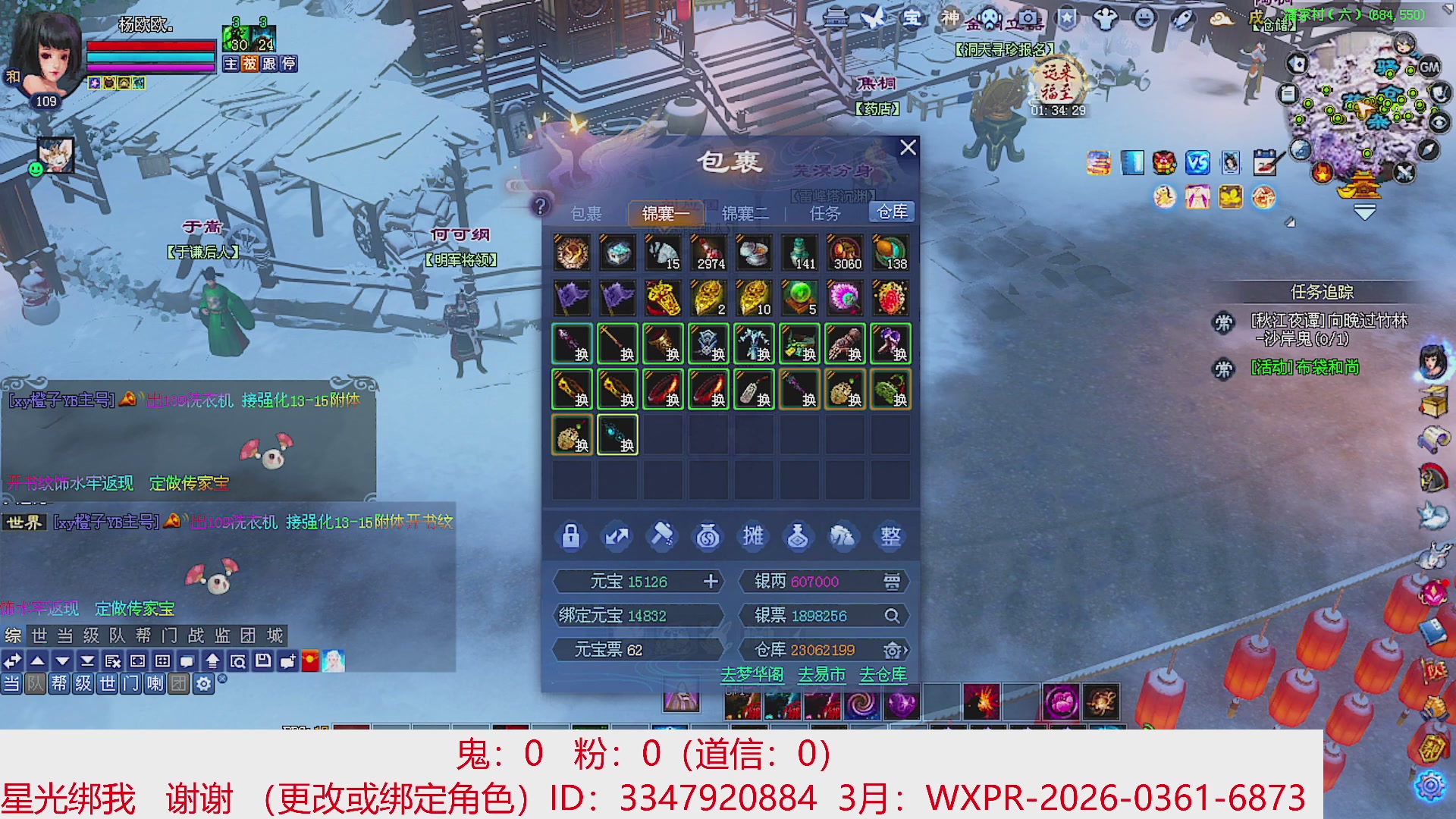This screenshot has height=819, width=1456.
Task: Click the red envelope icon above chat bar
Action: pos(309,661)
